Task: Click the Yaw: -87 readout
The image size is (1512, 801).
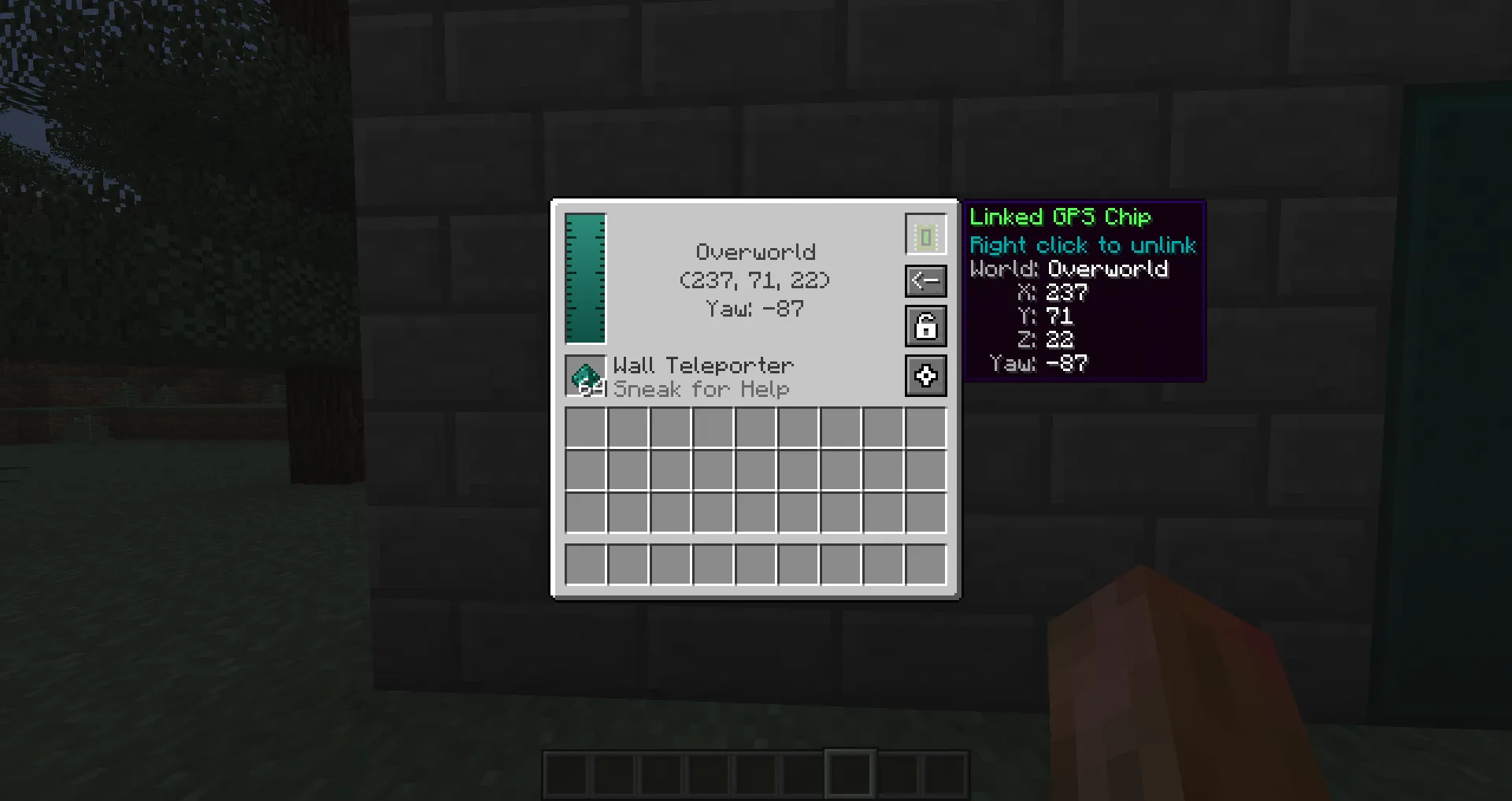Action: coord(754,309)
